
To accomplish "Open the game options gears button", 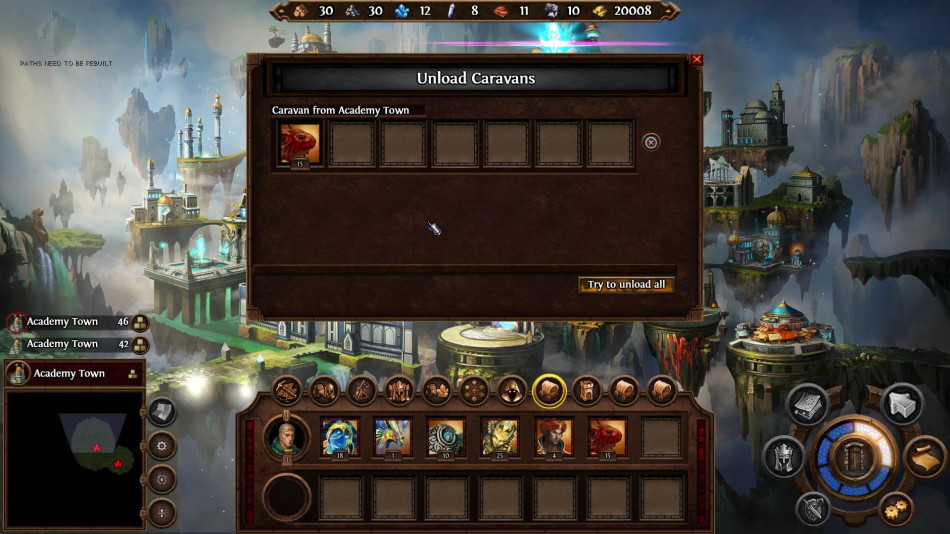I will click(895, 509).
